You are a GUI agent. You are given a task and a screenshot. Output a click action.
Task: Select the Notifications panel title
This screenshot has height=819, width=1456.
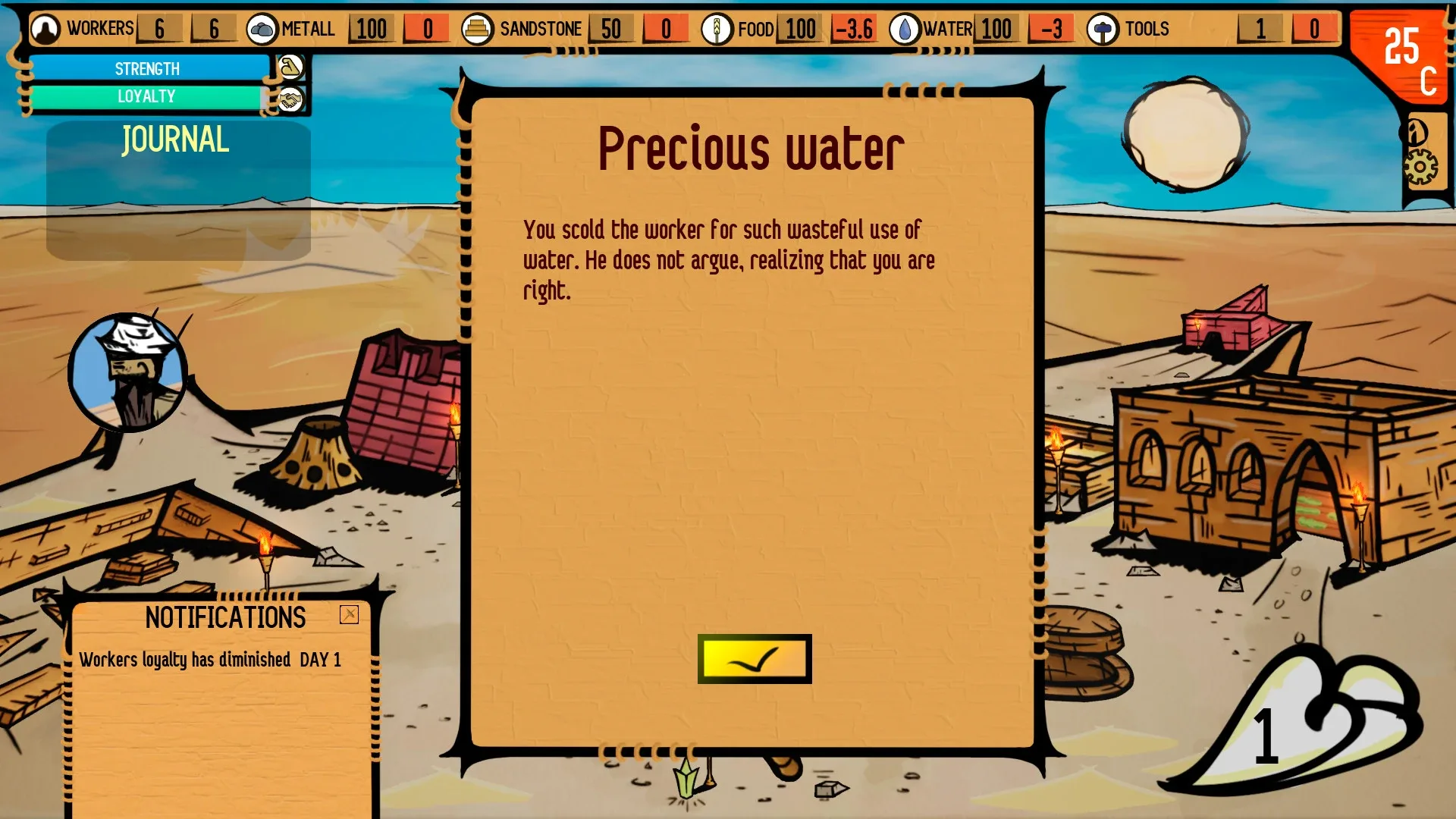tap(226, 616)
